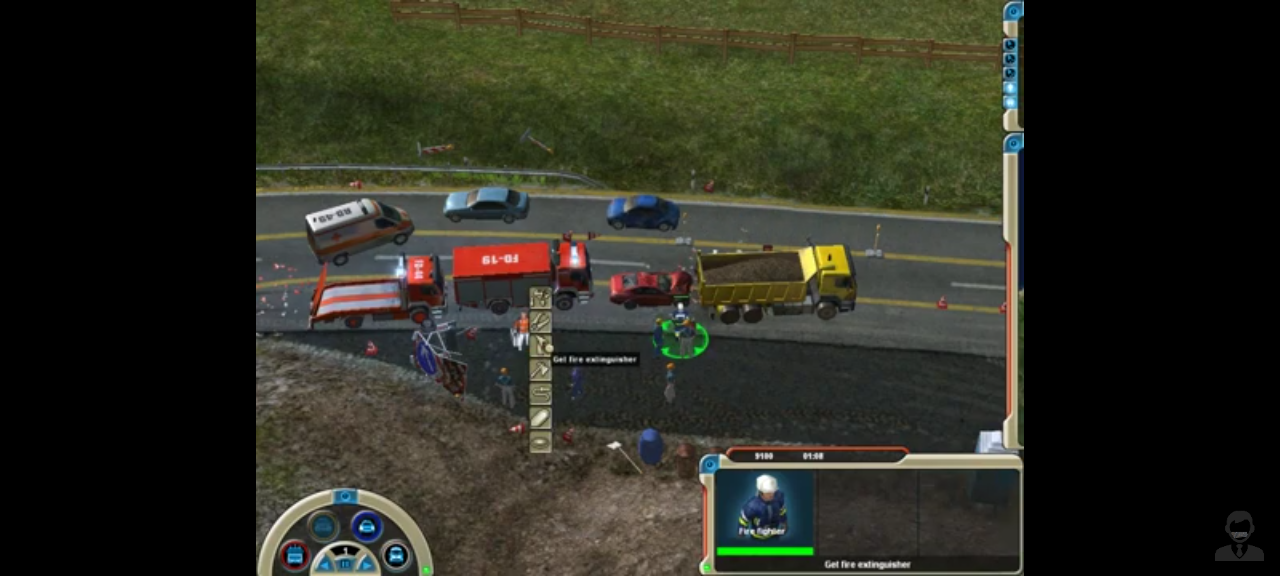The width and height of the screenshot is (1280, 576).
Task: Toggle the unit info panel's corner button
Action: (x=710, y=464)
